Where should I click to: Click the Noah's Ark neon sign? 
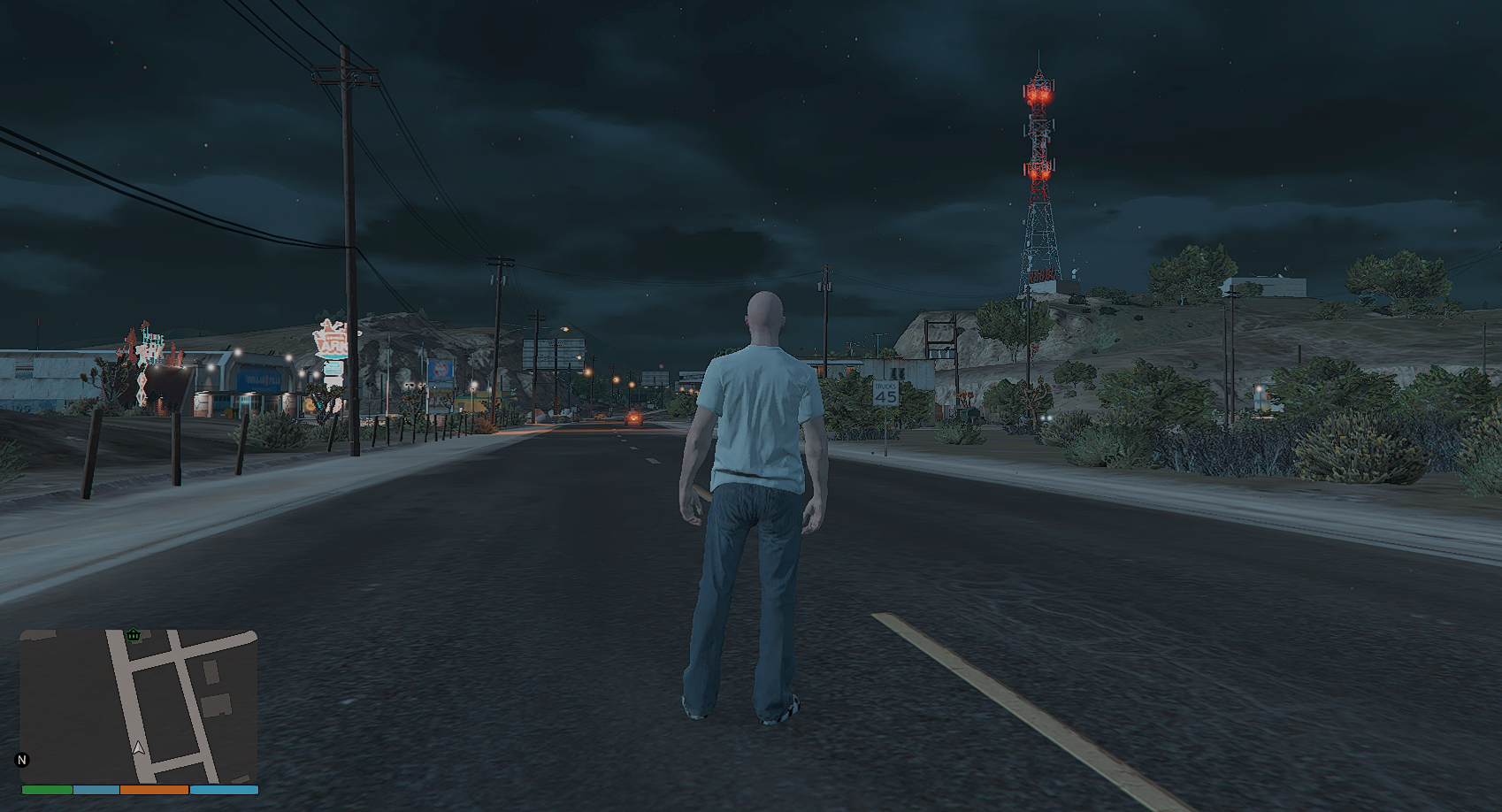point(331,338)
